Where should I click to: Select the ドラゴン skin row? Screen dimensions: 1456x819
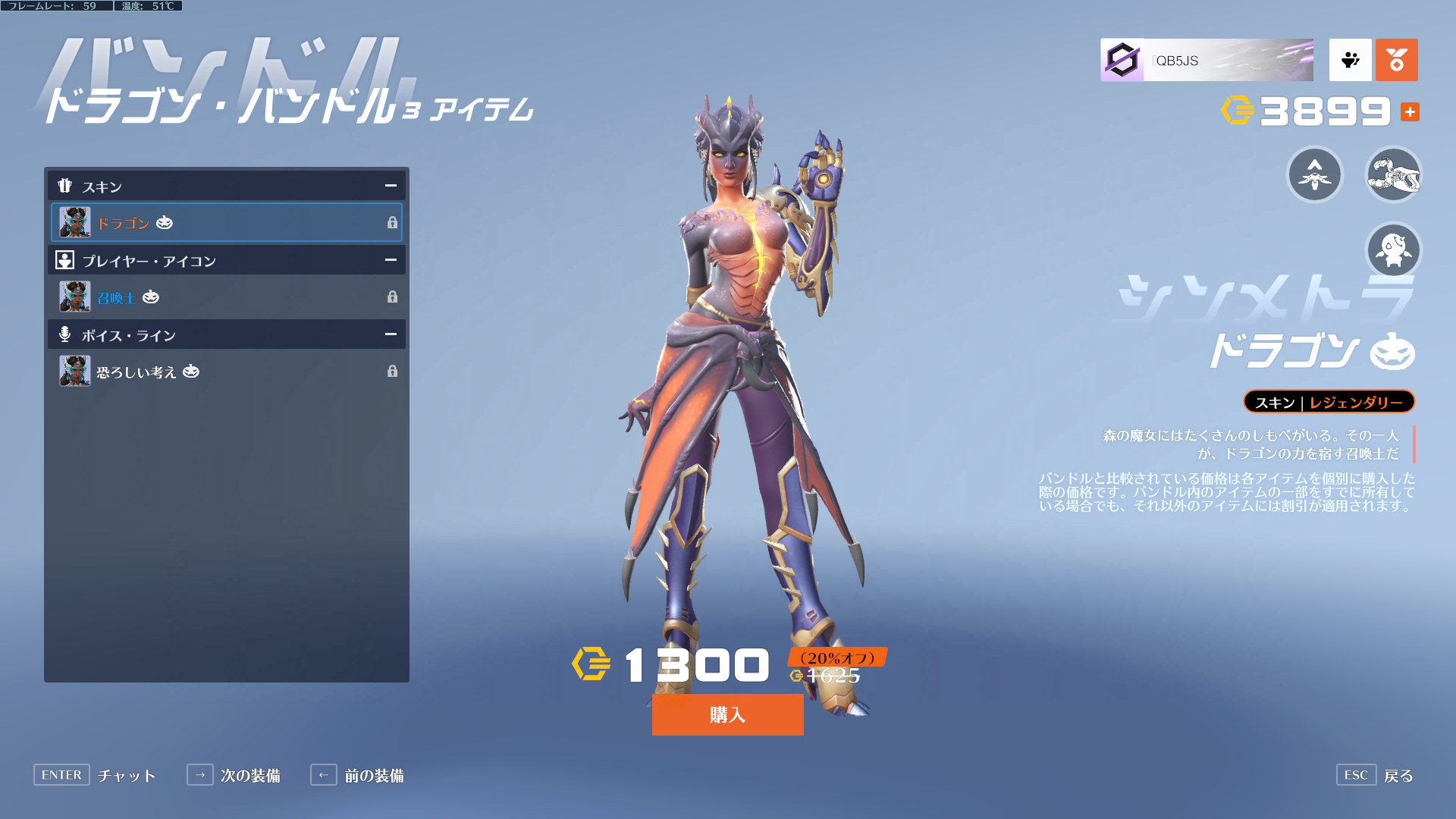[226, 223]
